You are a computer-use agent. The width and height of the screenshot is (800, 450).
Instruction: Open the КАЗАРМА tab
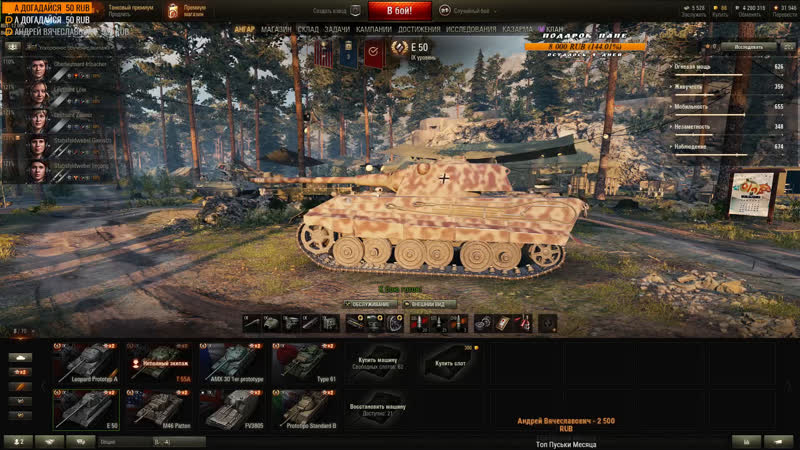(x=517, y=29)
